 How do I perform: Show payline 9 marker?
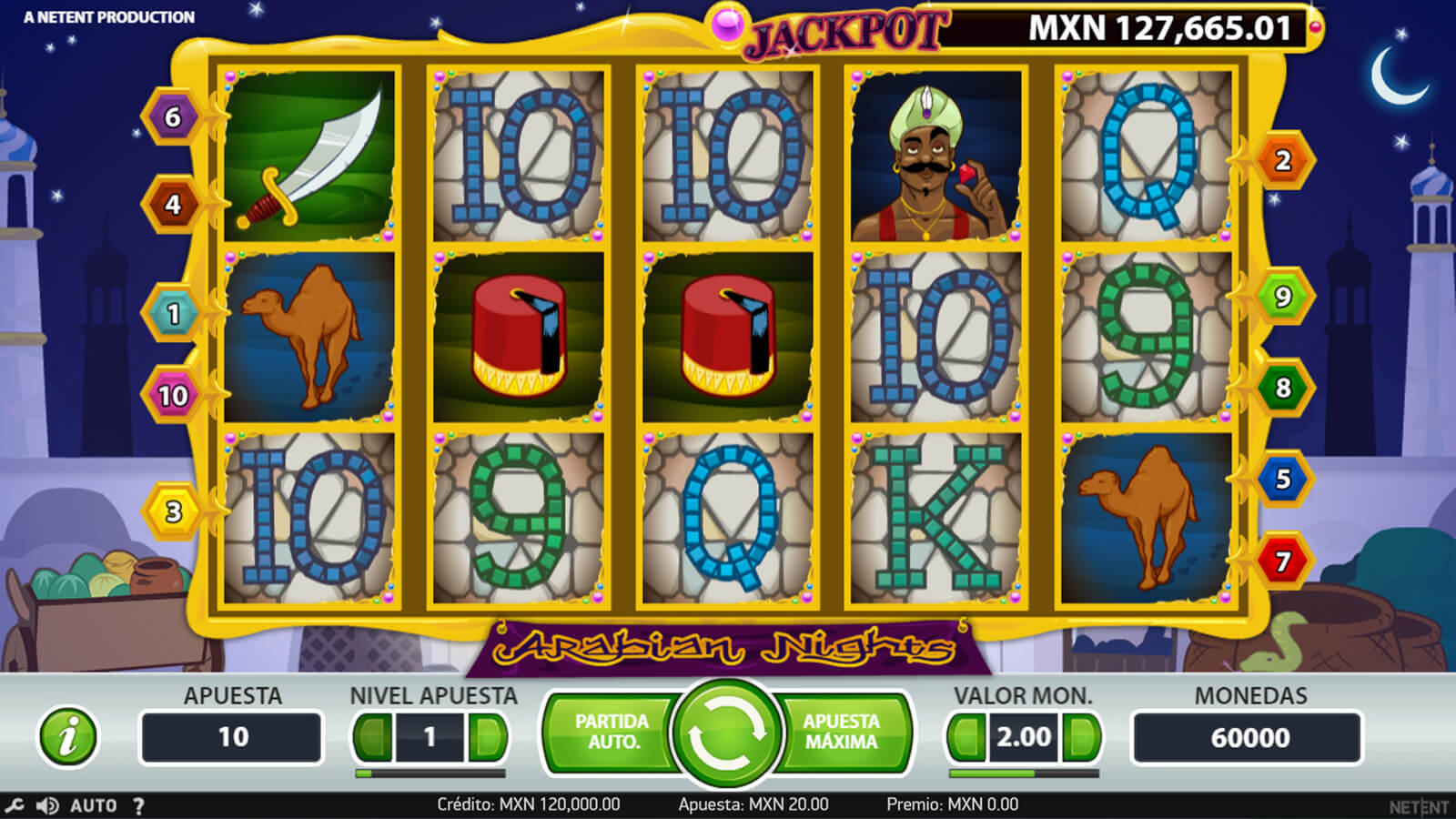coord(1282,297)
